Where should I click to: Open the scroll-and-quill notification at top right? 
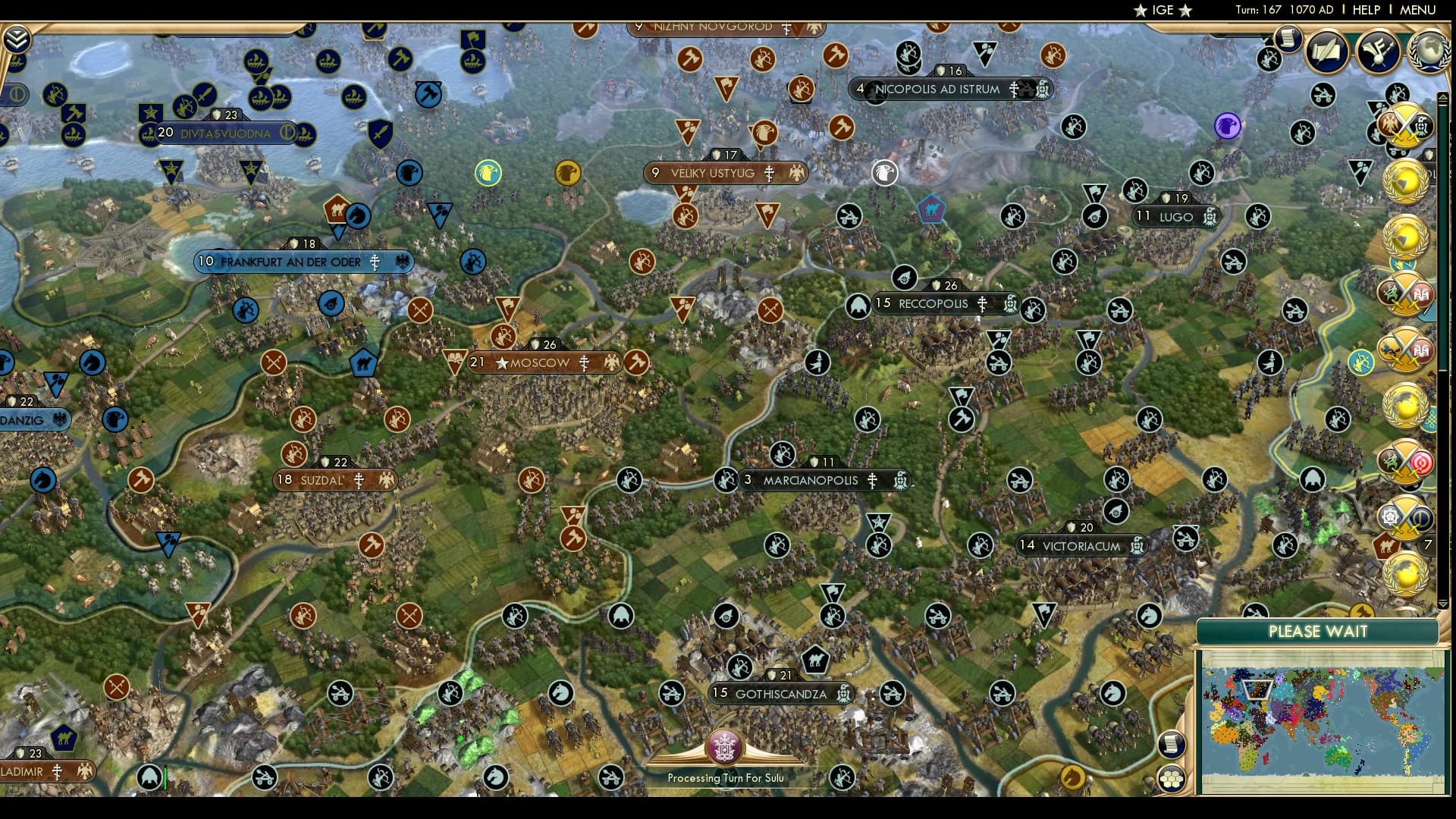[x=1326, y=51]
